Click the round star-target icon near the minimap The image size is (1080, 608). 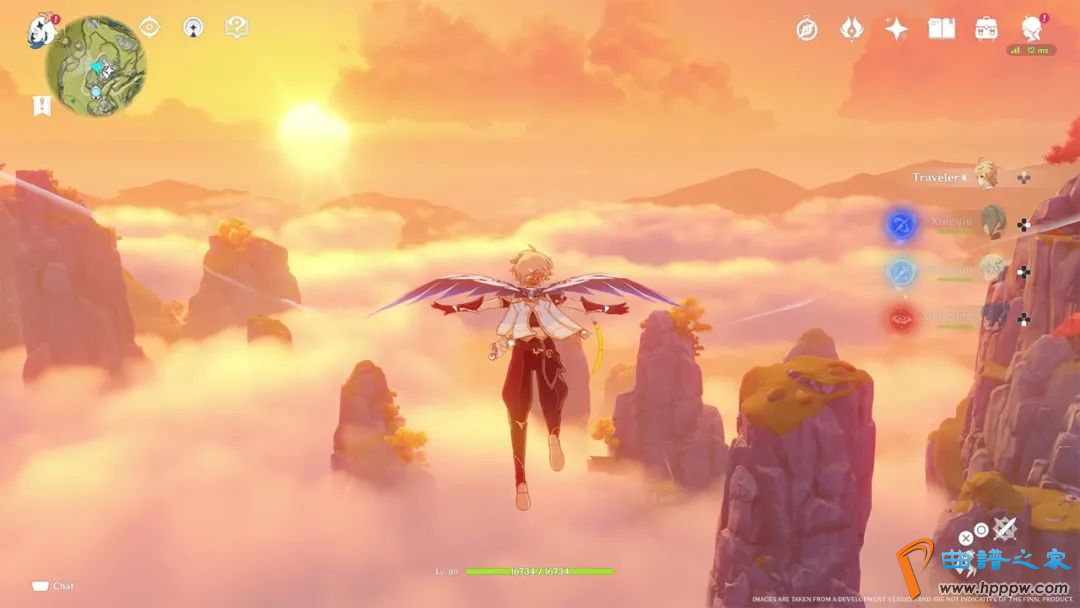click(193, 27)
